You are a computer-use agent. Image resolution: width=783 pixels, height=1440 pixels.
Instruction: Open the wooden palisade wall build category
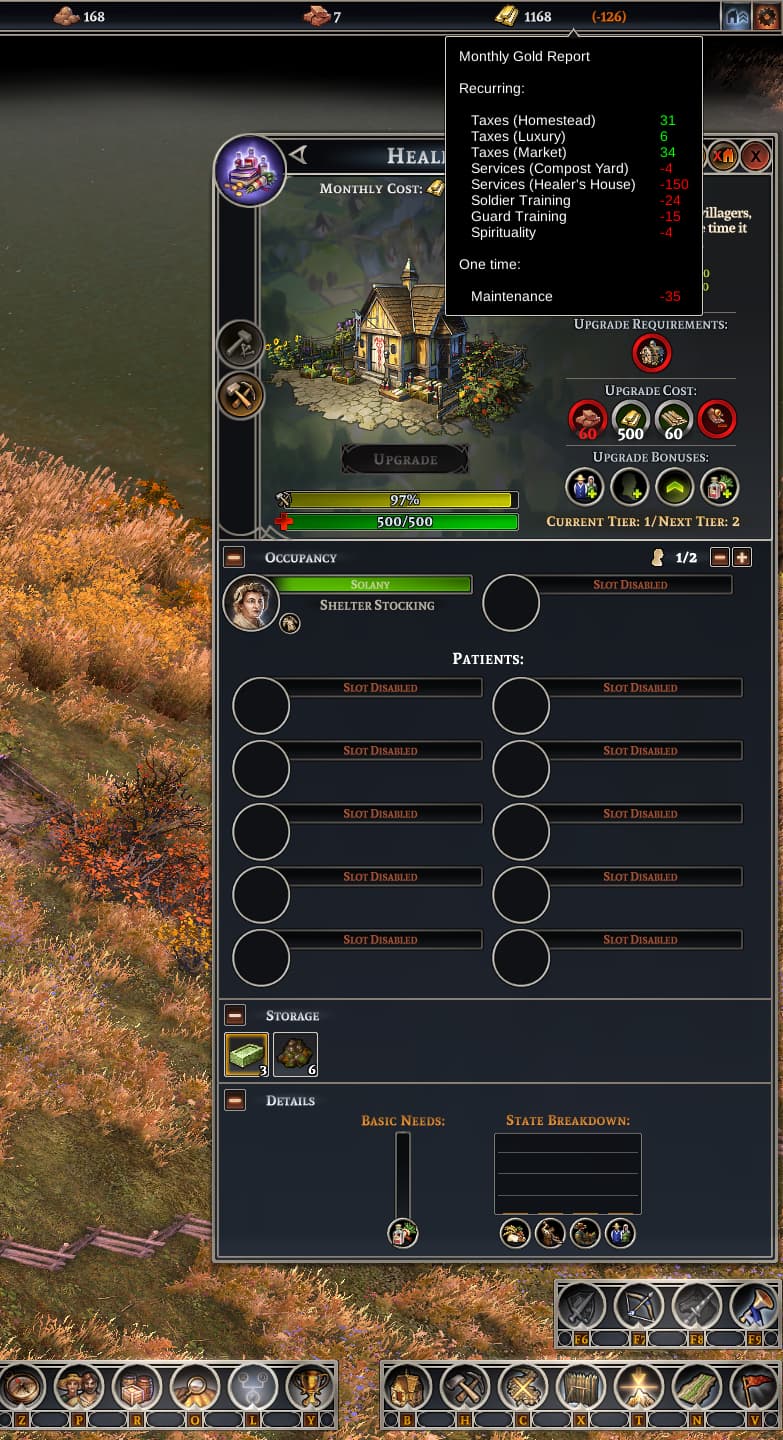(x=580, y=1388)
